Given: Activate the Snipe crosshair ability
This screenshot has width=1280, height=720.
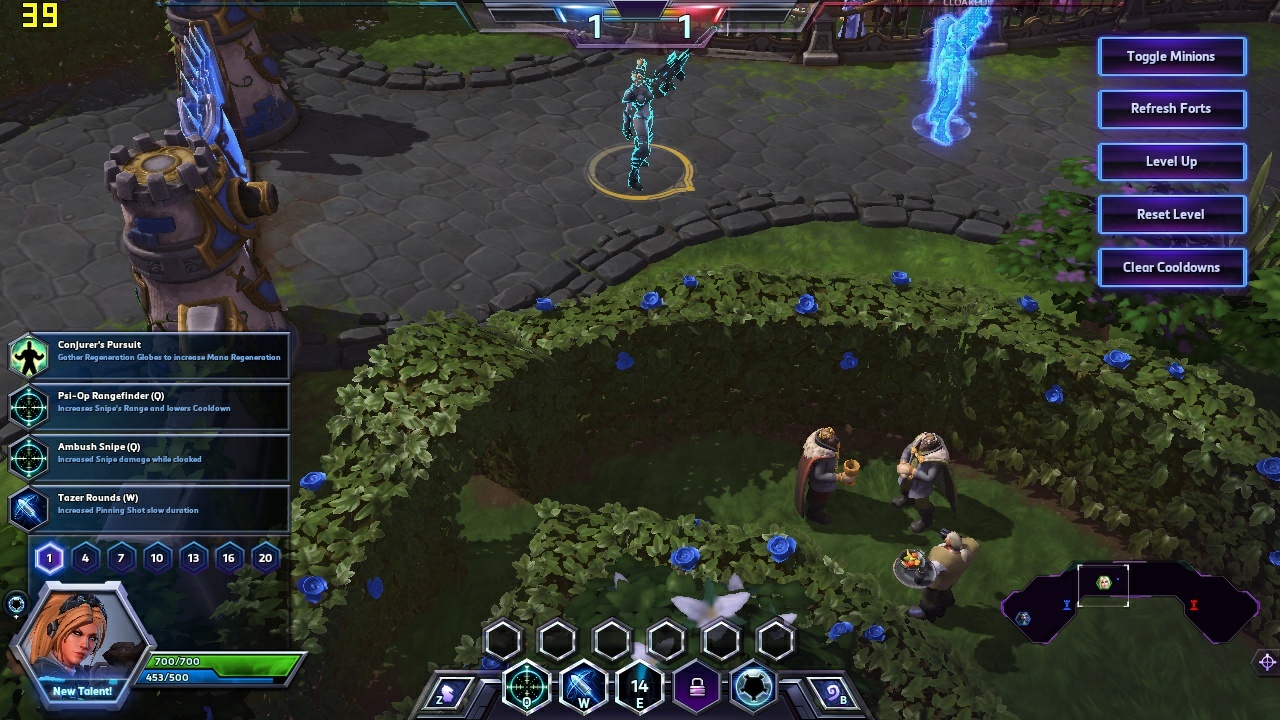Looking at the screenshot, I should [526, 687].
